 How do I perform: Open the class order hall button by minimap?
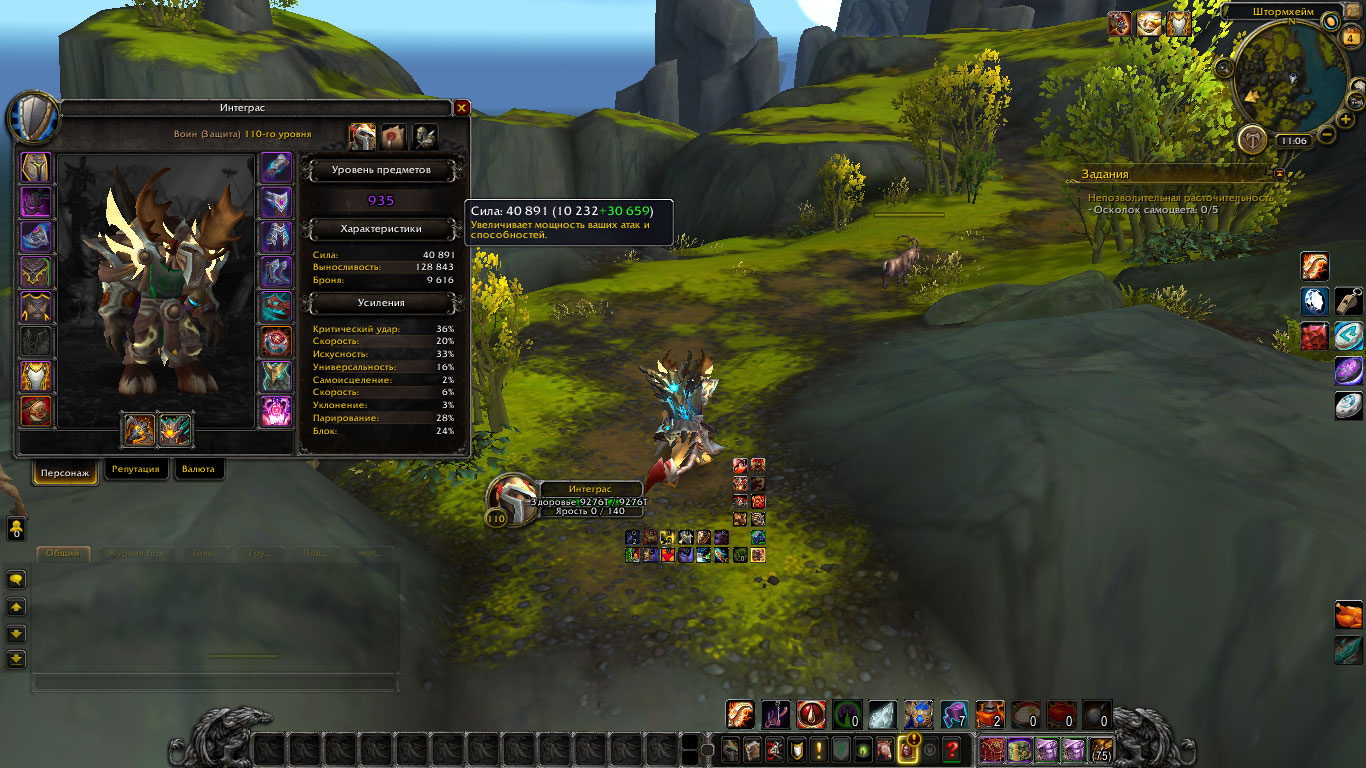point(1251,139)
